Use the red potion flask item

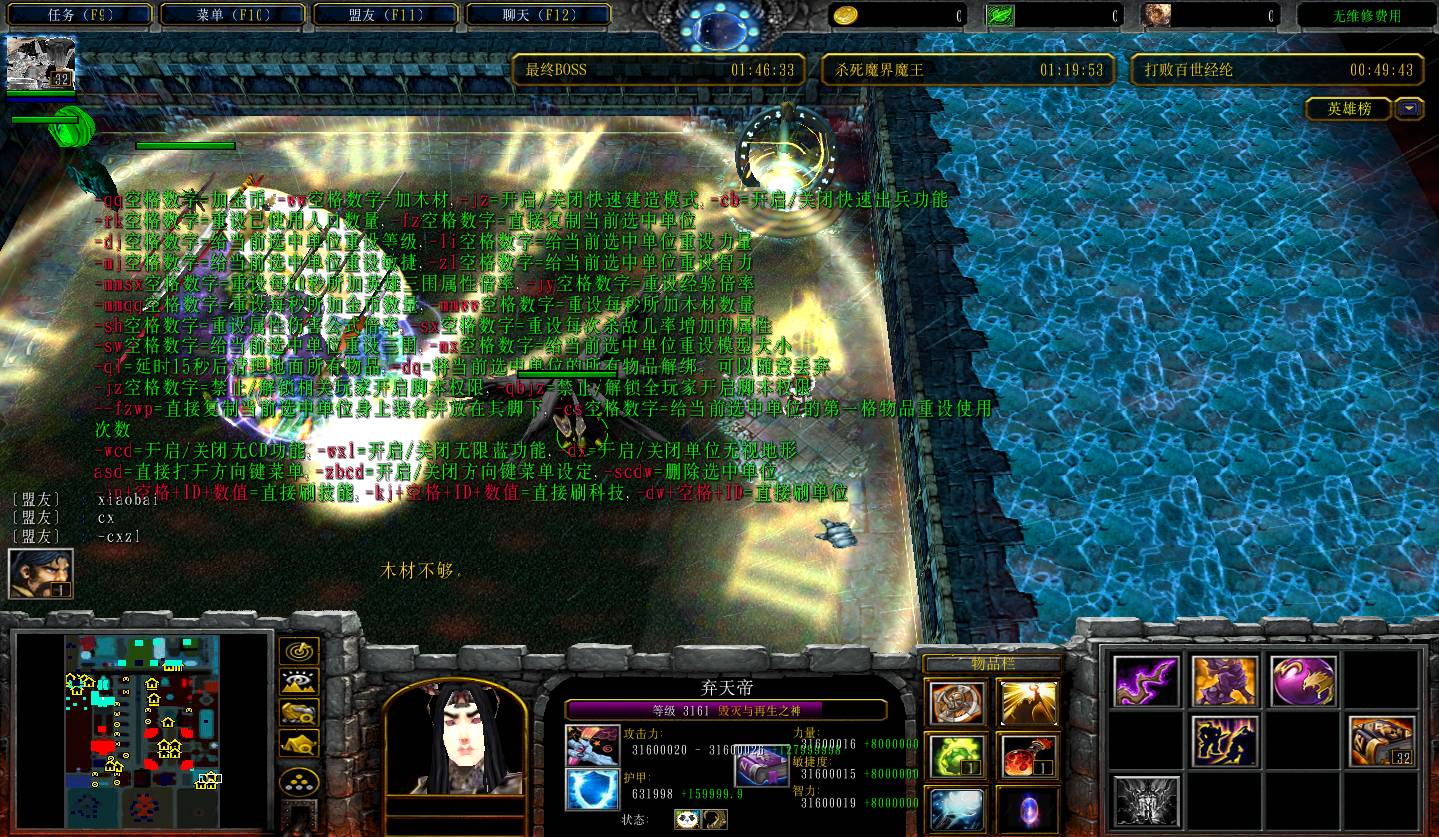(1027, 756)
